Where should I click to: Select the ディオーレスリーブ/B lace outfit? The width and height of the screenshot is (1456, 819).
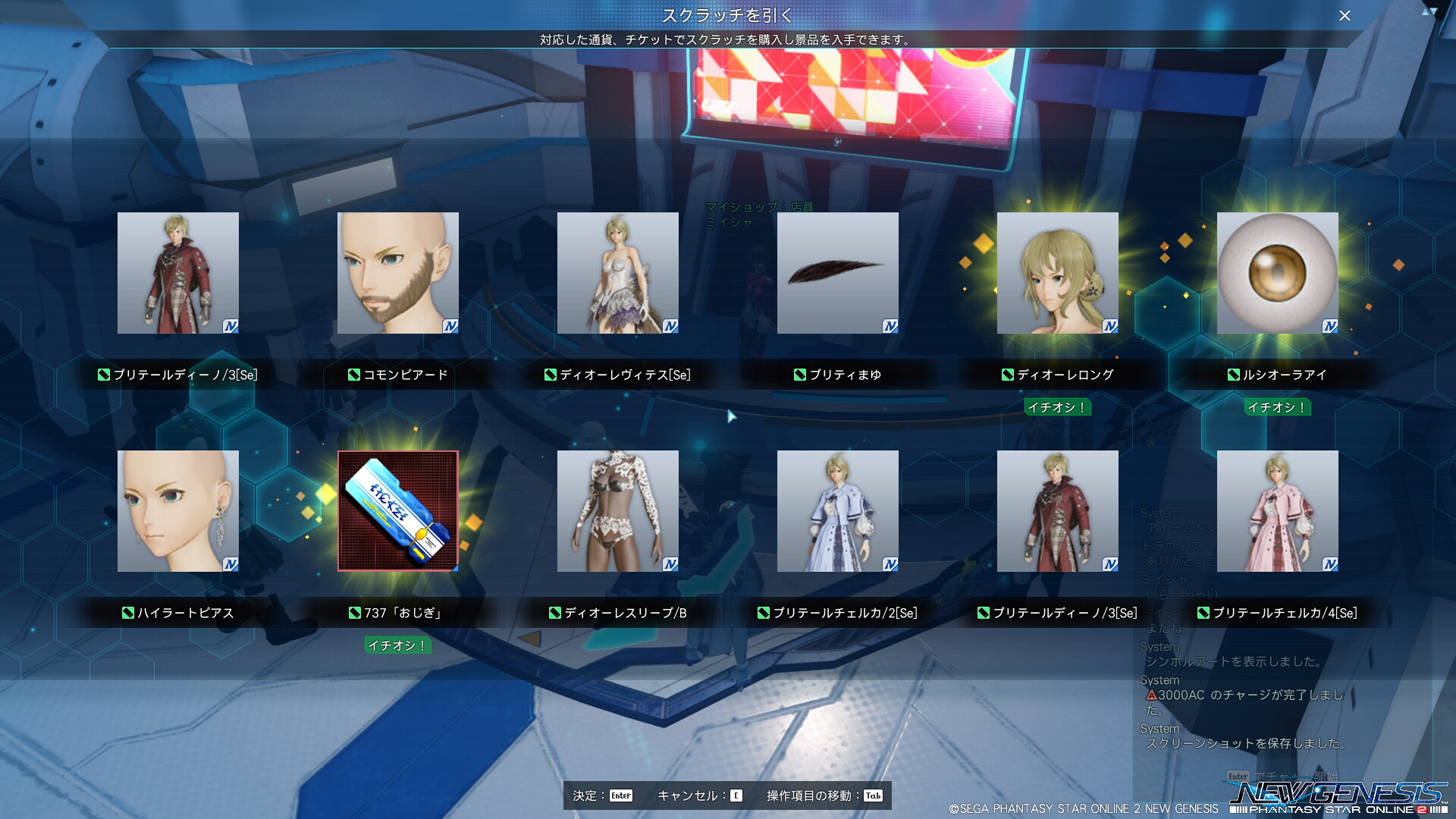[618, 511]
